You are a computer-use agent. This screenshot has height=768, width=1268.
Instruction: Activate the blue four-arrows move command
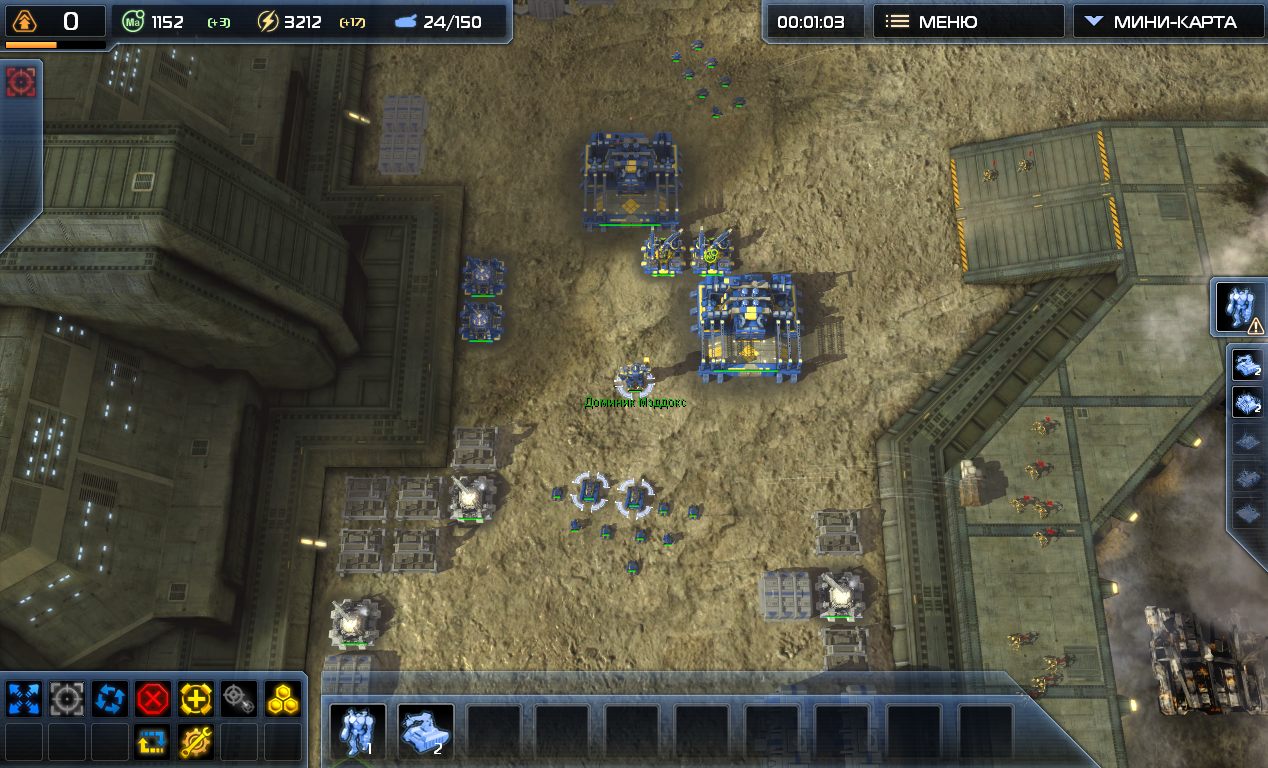tap(22, 698)
